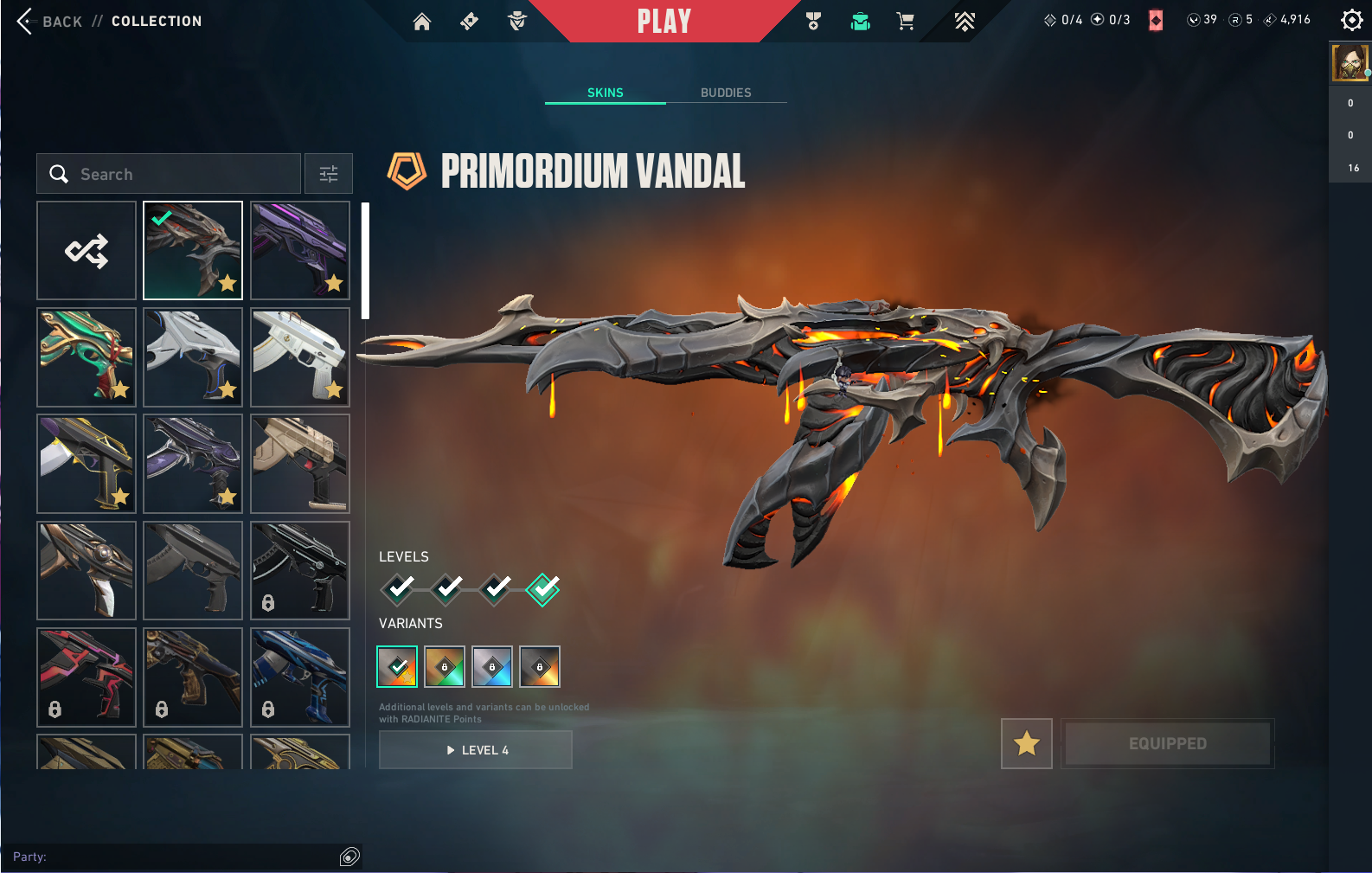Click the Equipped button
The image size is (1372, 873).
coord(1167,743)
